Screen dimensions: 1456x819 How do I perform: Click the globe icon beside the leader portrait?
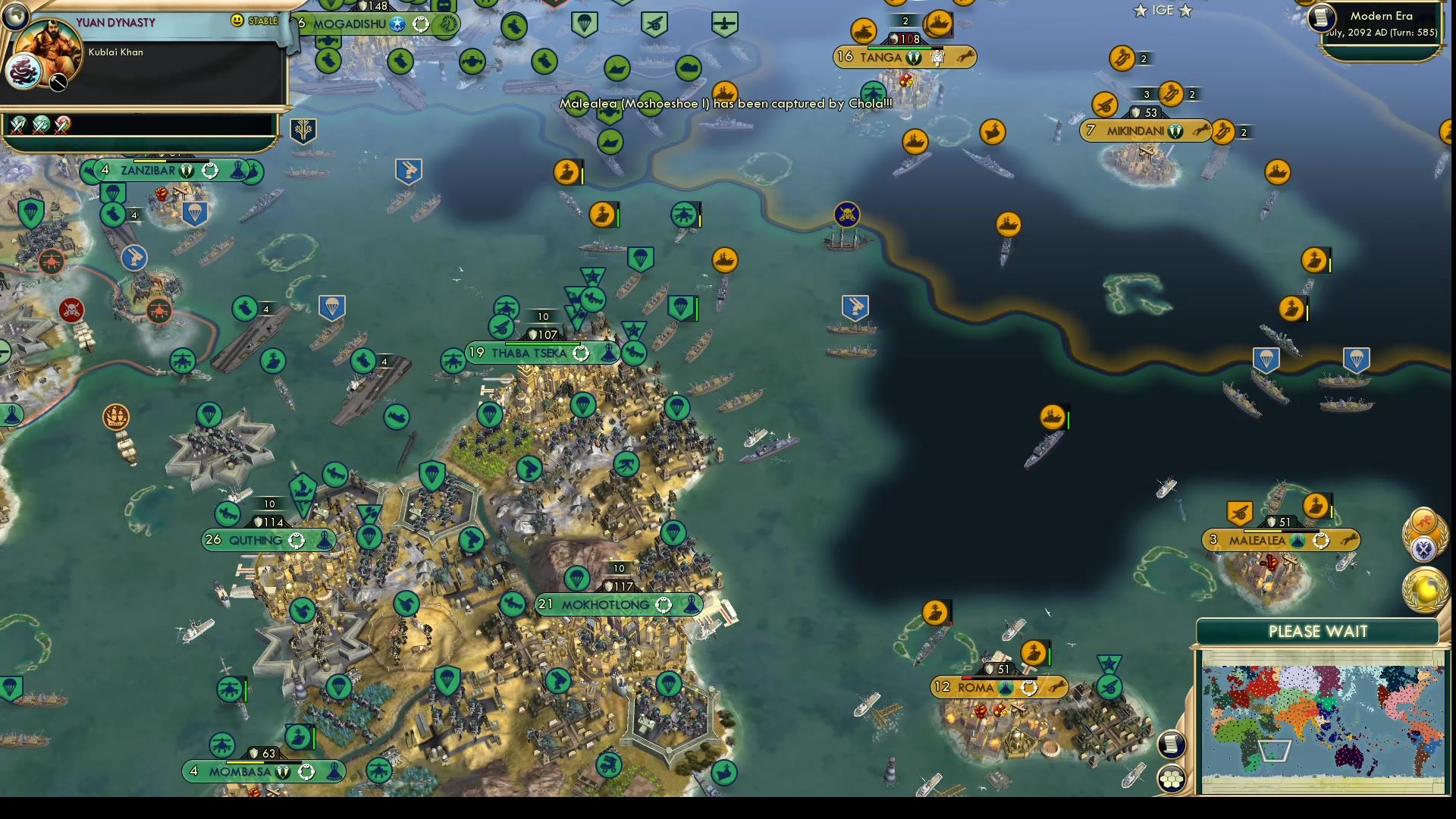click(x=15, y=17)
